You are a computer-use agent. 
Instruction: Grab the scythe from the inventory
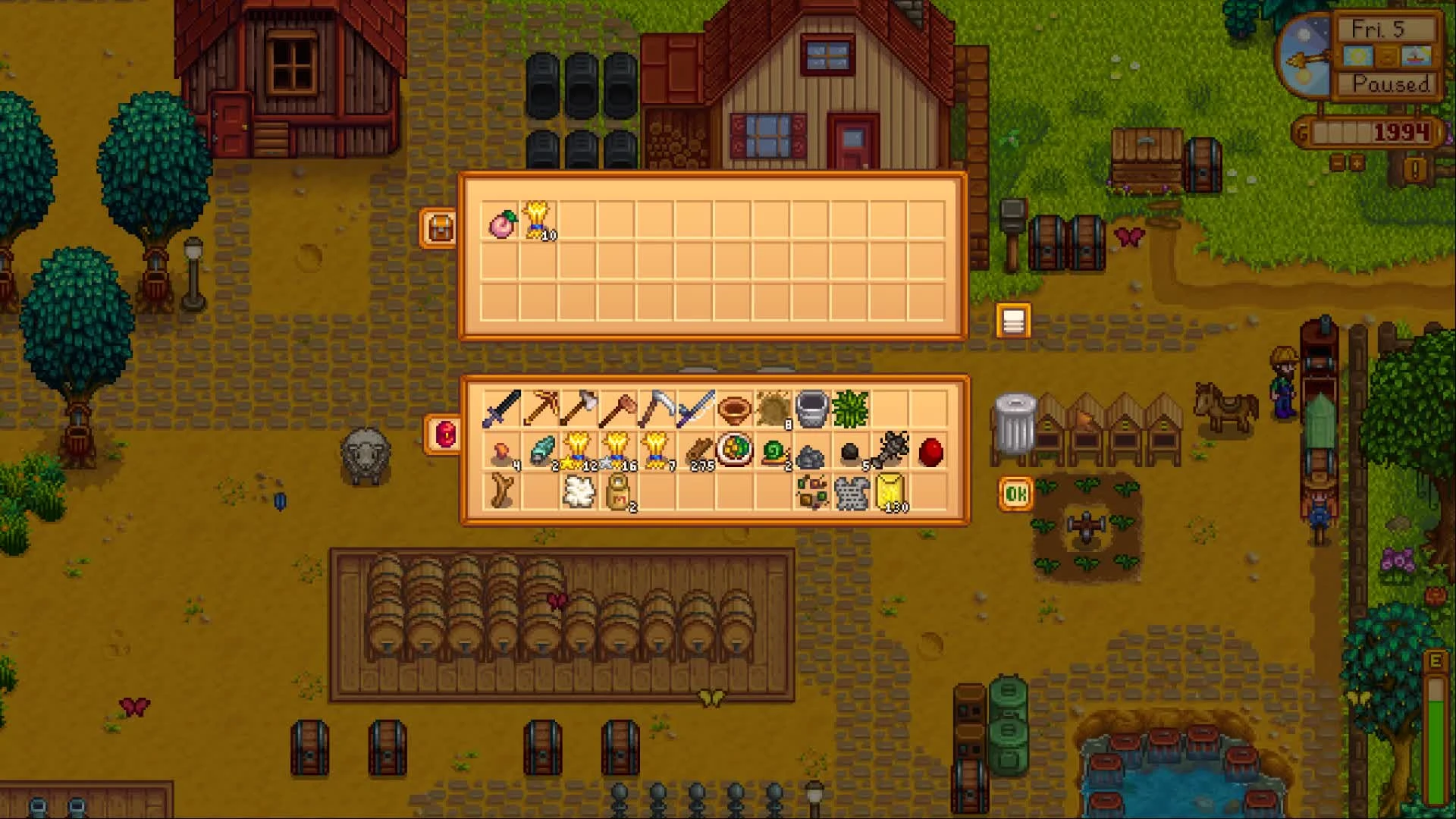pos(696,409)
